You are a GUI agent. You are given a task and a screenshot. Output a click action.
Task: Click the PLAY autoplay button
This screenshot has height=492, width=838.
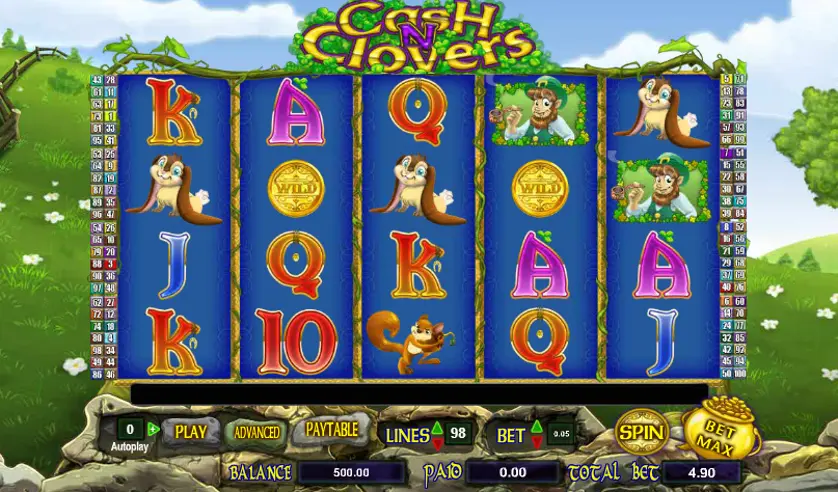click(x=190, y=432)
